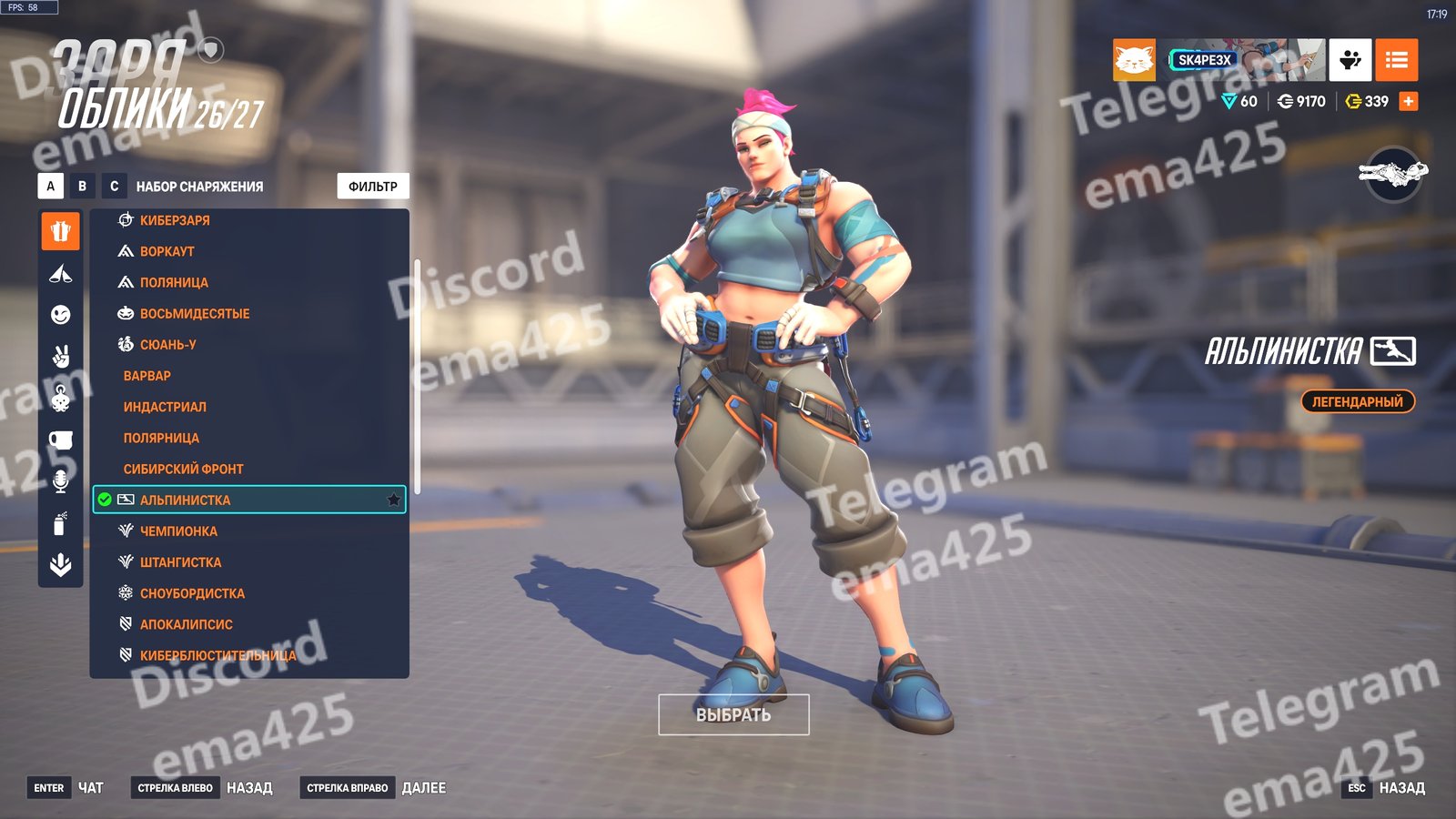Select the КИБЕРЗАРЯ skin
1456x819 pixels.
pyautogui.click(x=175, y=220)
